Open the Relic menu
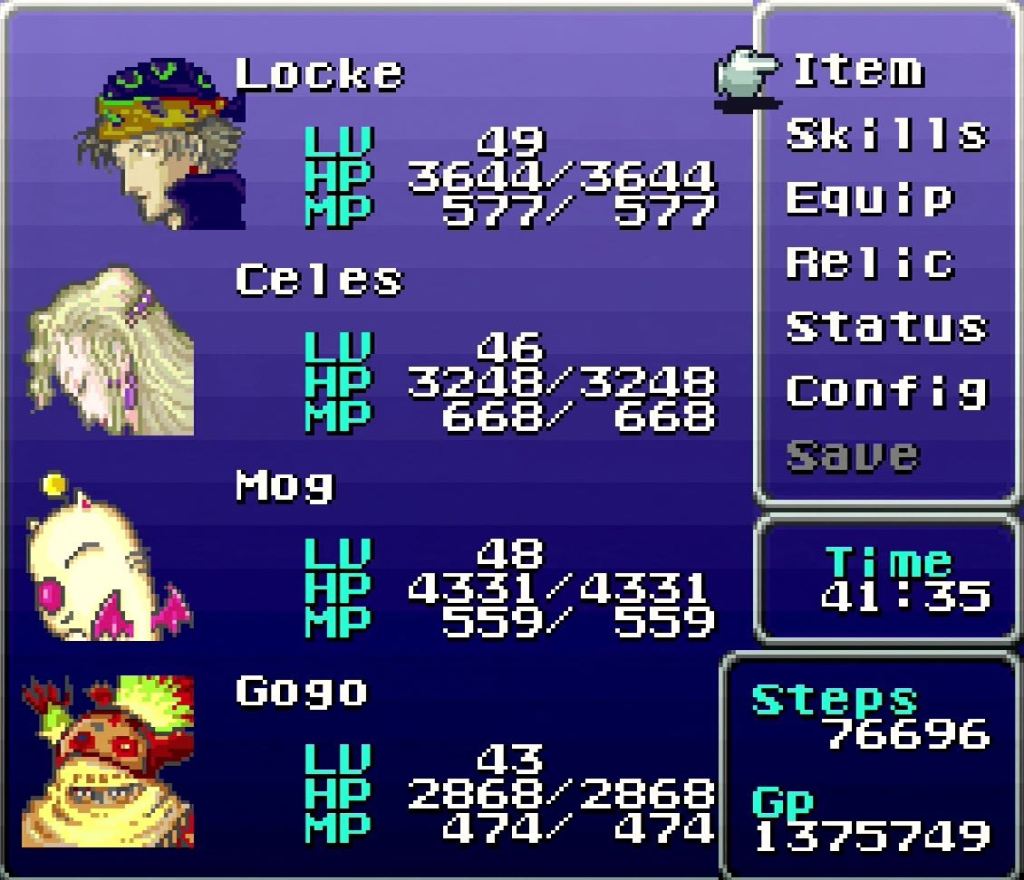1024x880 pixels. pos(870,262)
